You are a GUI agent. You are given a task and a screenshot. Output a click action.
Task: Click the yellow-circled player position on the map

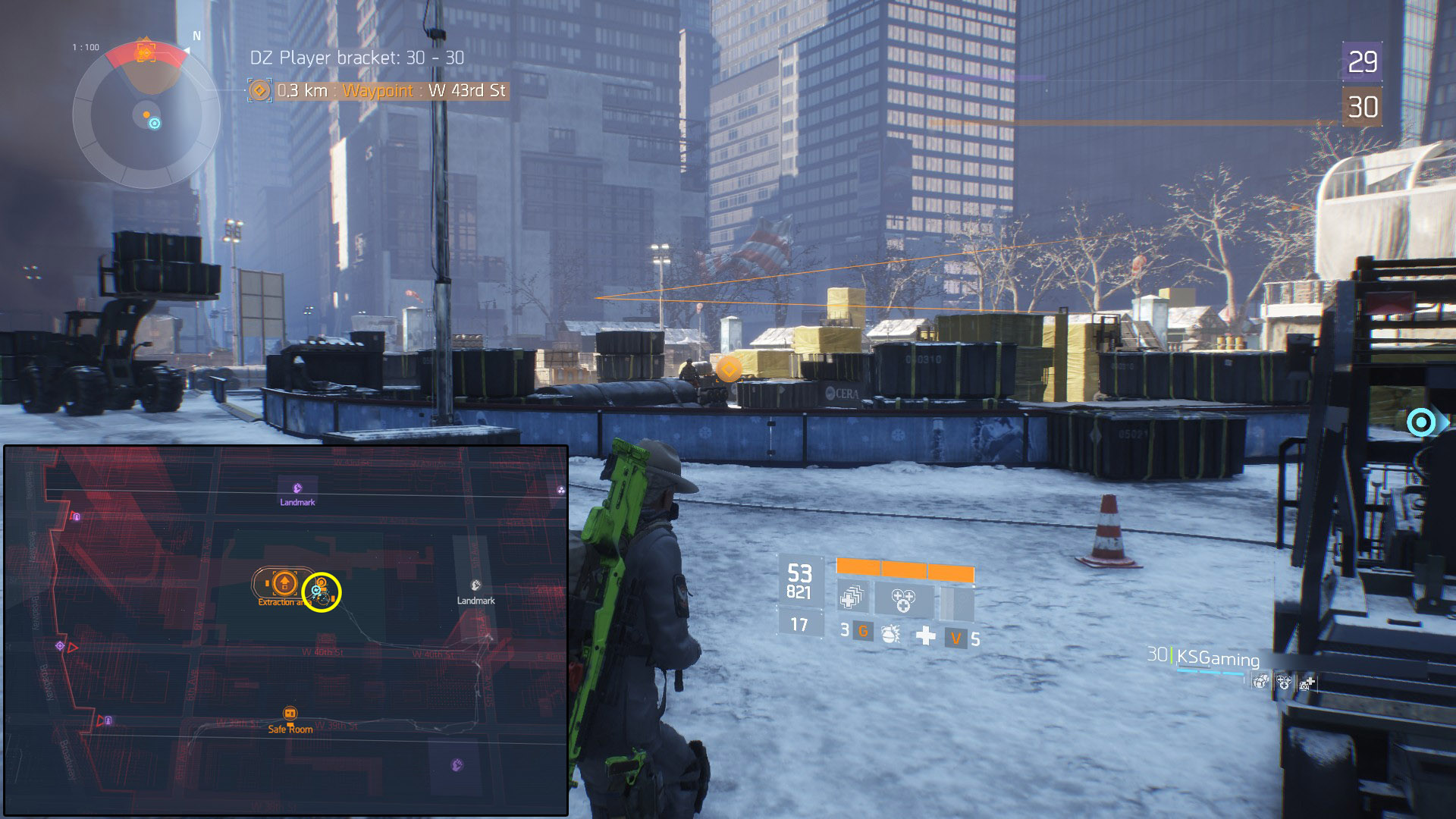pos(322,592)
